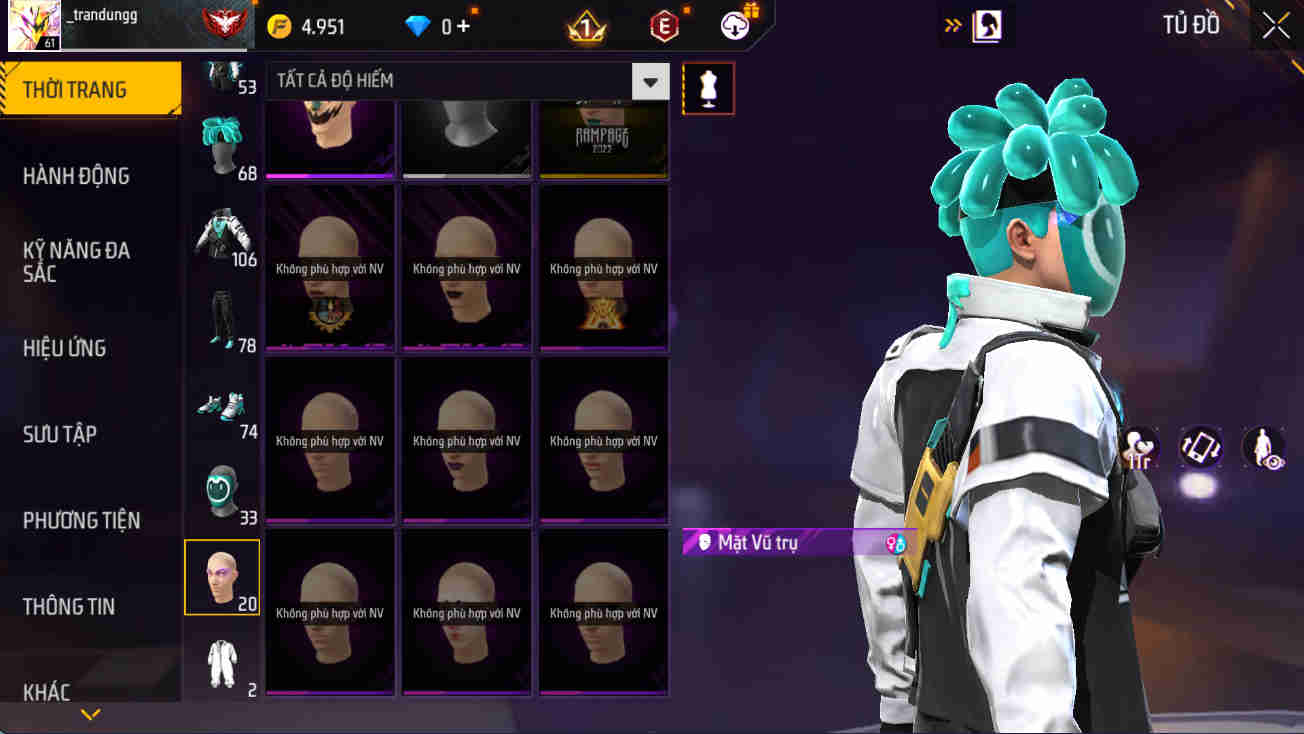Open the HIỆU ỨNG tab
This screenshot has width=1304, height=734.
pos(65,347)
